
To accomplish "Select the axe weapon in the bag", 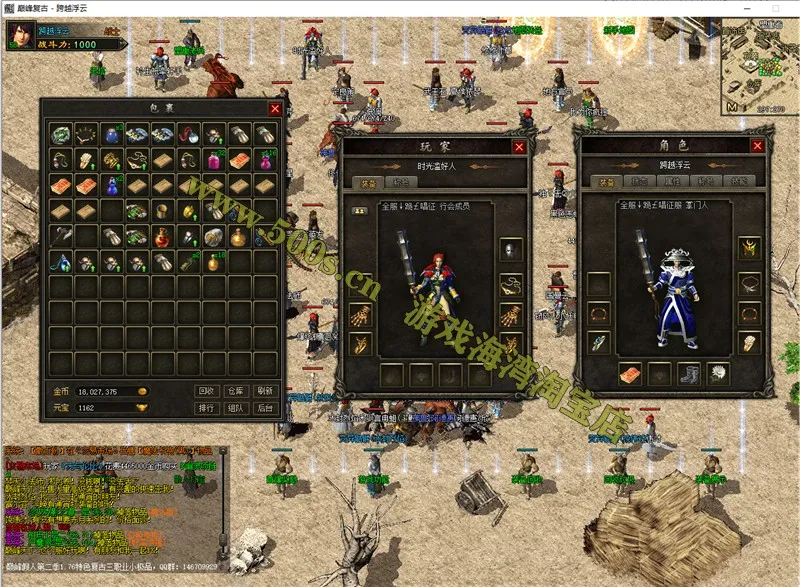I will [62, 236].
